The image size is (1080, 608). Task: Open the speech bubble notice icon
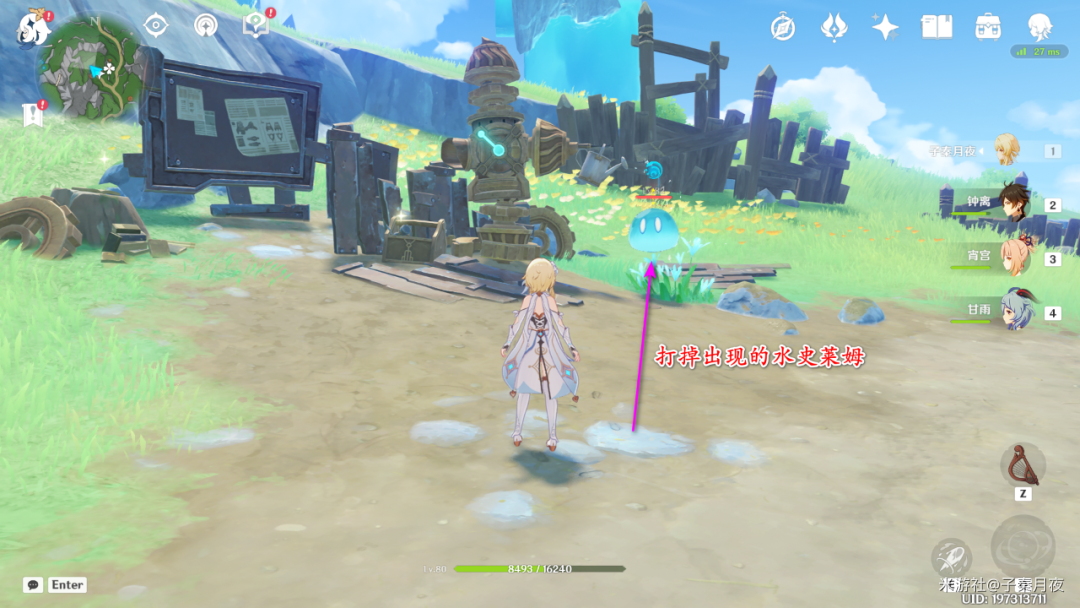pos(255,25)
